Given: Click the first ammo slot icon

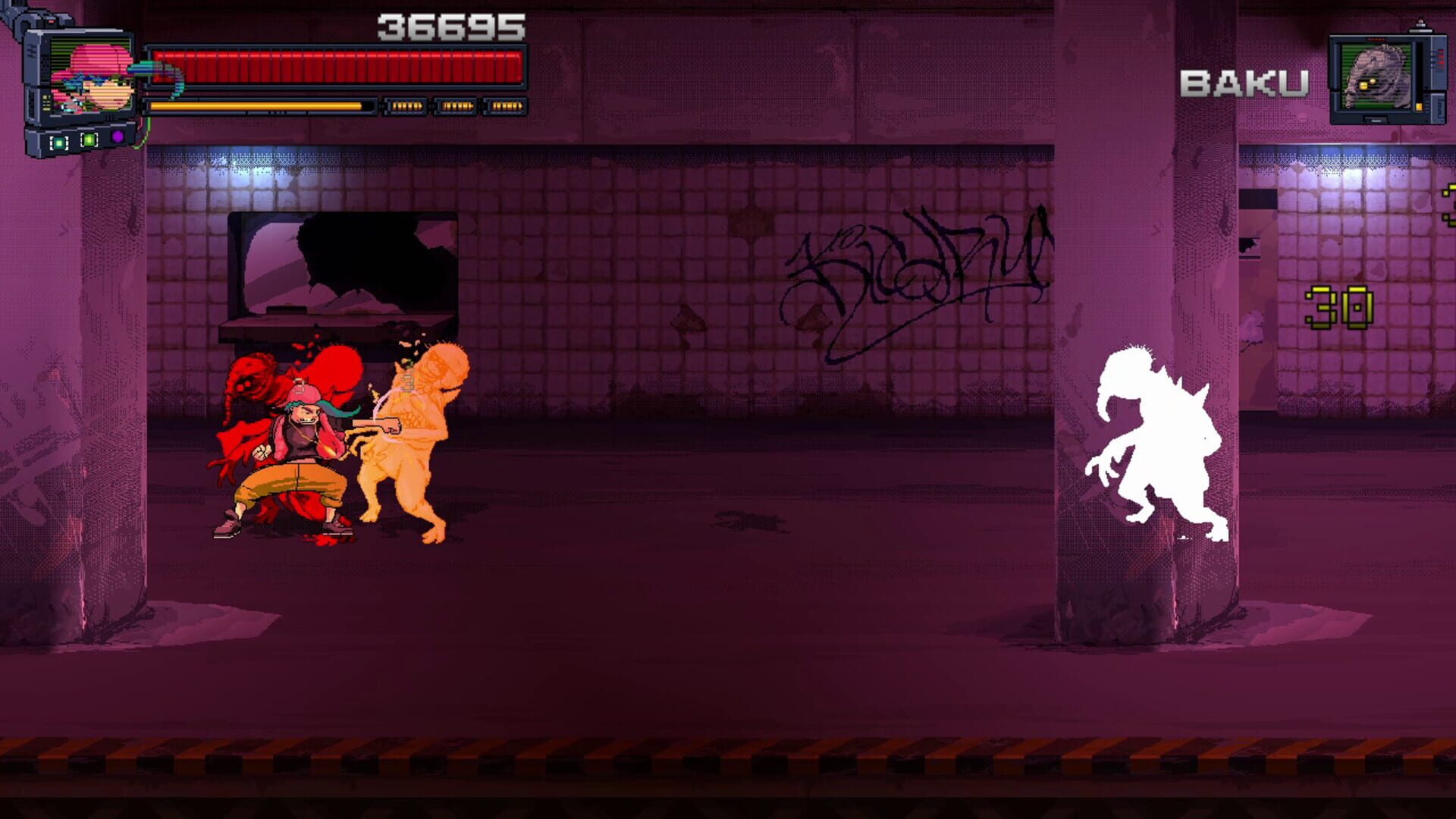Looking at the screenshot, I should click(x=405, y=107).
